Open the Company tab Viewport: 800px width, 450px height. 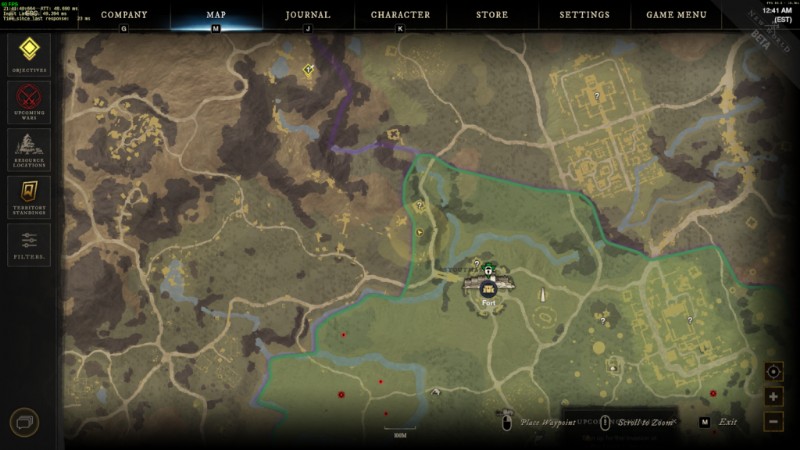pos(124,15)
